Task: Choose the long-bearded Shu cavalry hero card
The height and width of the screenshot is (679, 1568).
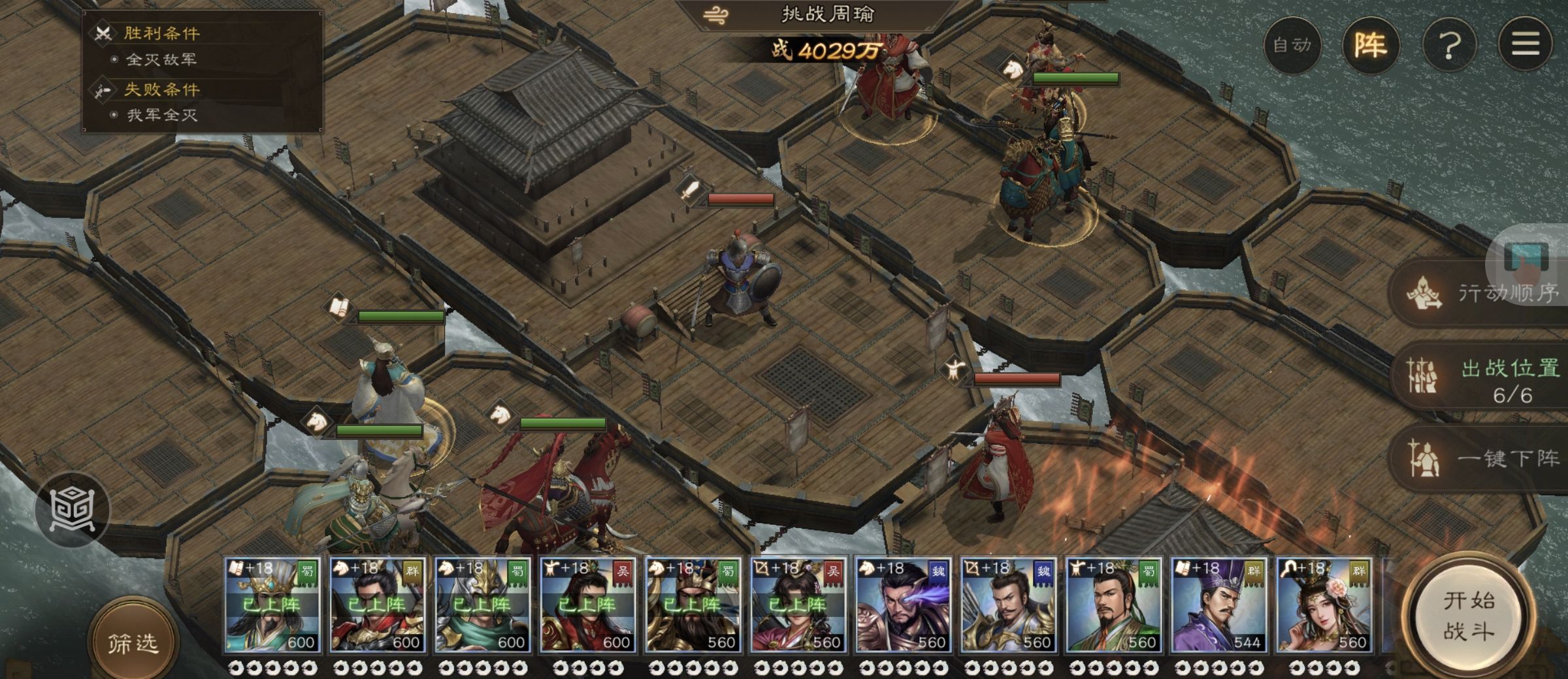Action: tap(693, 605)
